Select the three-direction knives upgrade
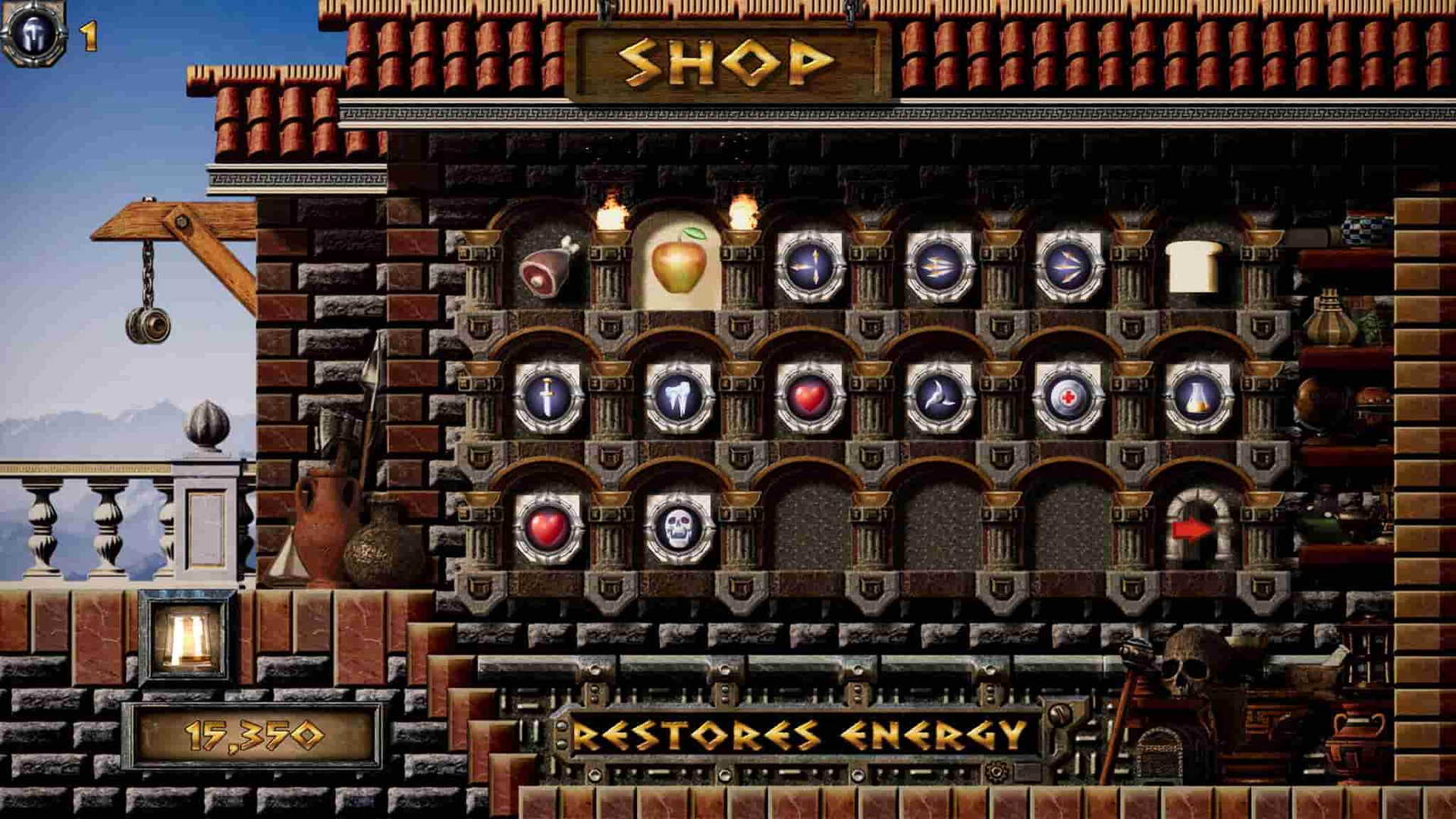 tap(809, 266)
